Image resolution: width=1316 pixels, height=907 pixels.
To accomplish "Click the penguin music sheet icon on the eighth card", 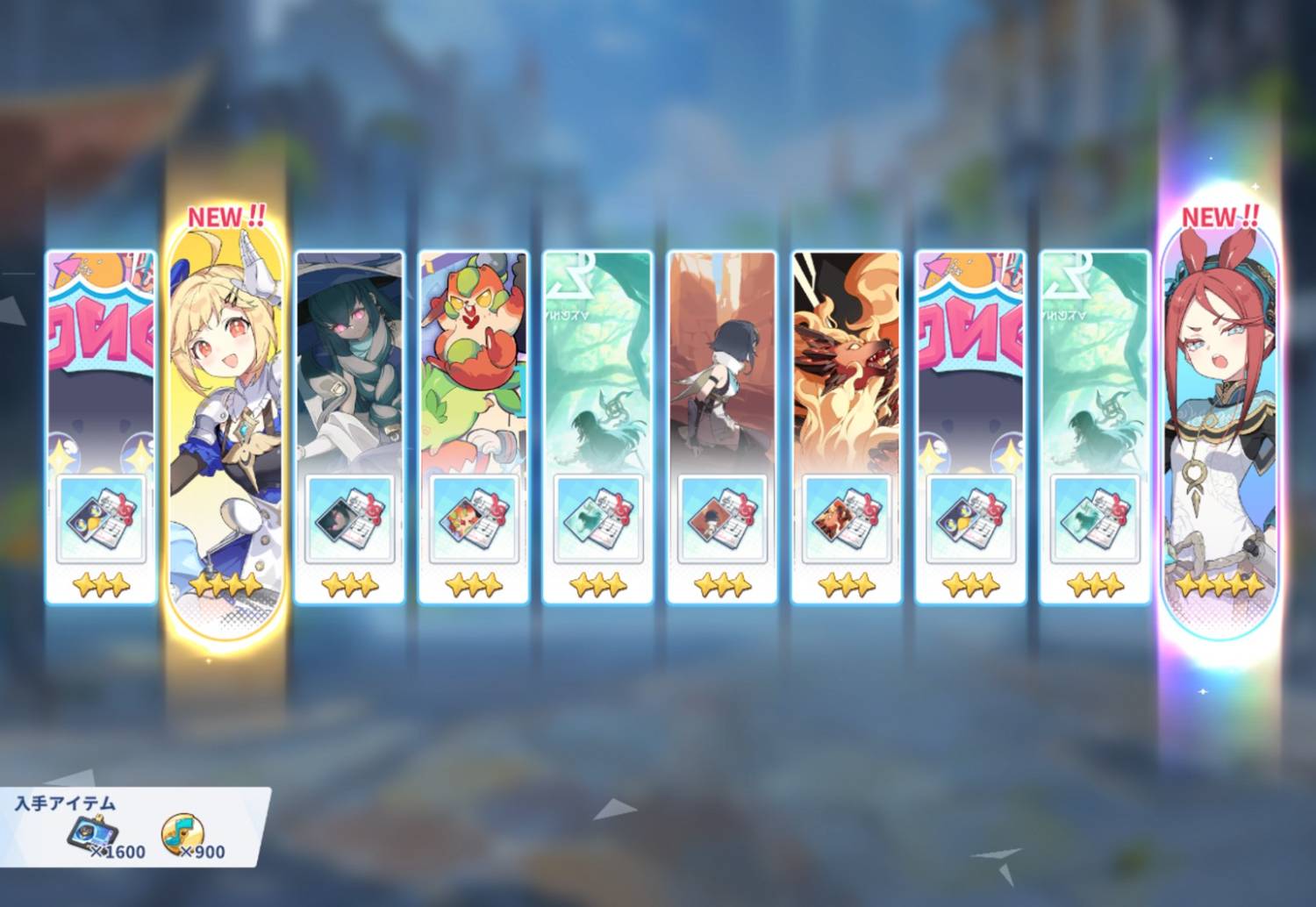I will click(x=969, y=518).
